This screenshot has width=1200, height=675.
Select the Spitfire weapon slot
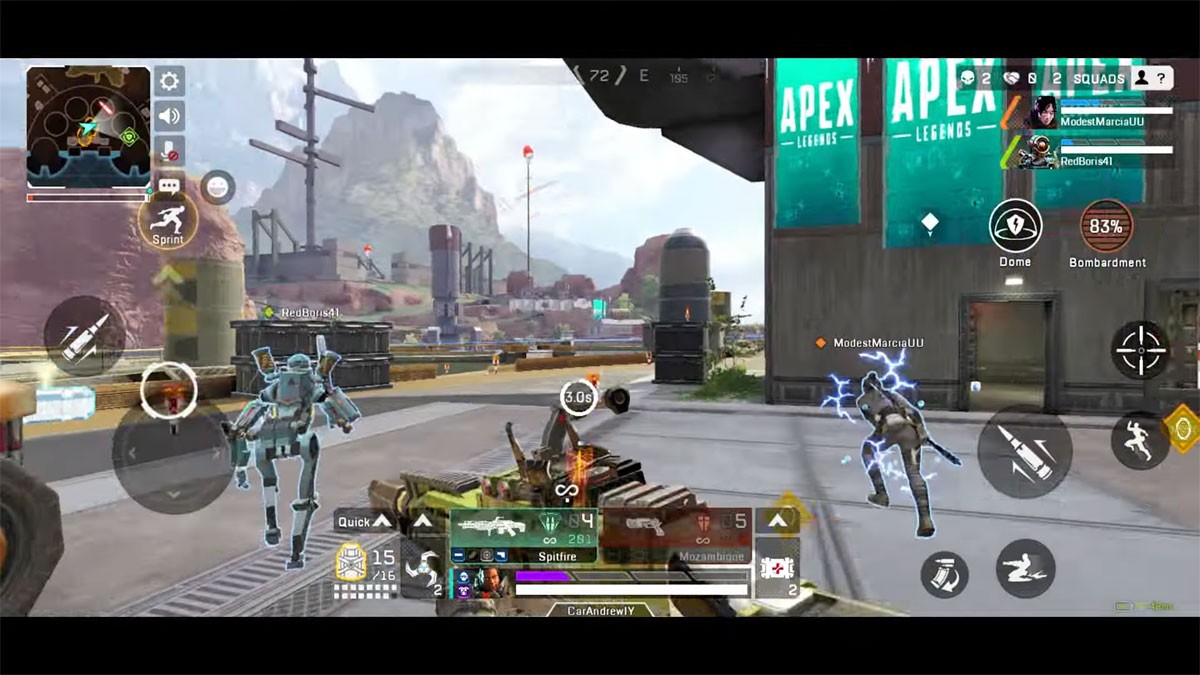(523, 535)
